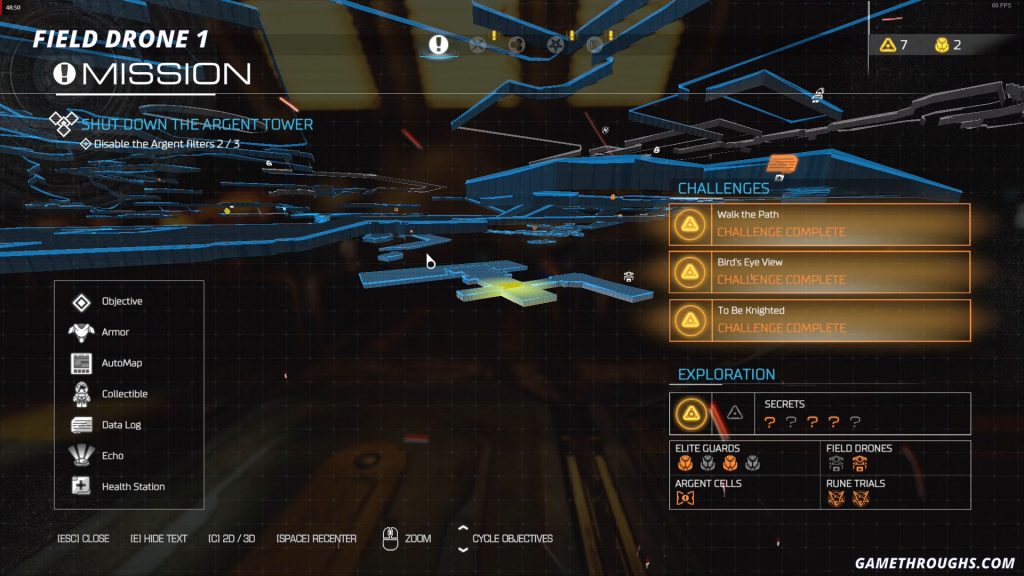Click the Objective legend entry
This screenshot has height=576, width=1024.
[121, 301]
